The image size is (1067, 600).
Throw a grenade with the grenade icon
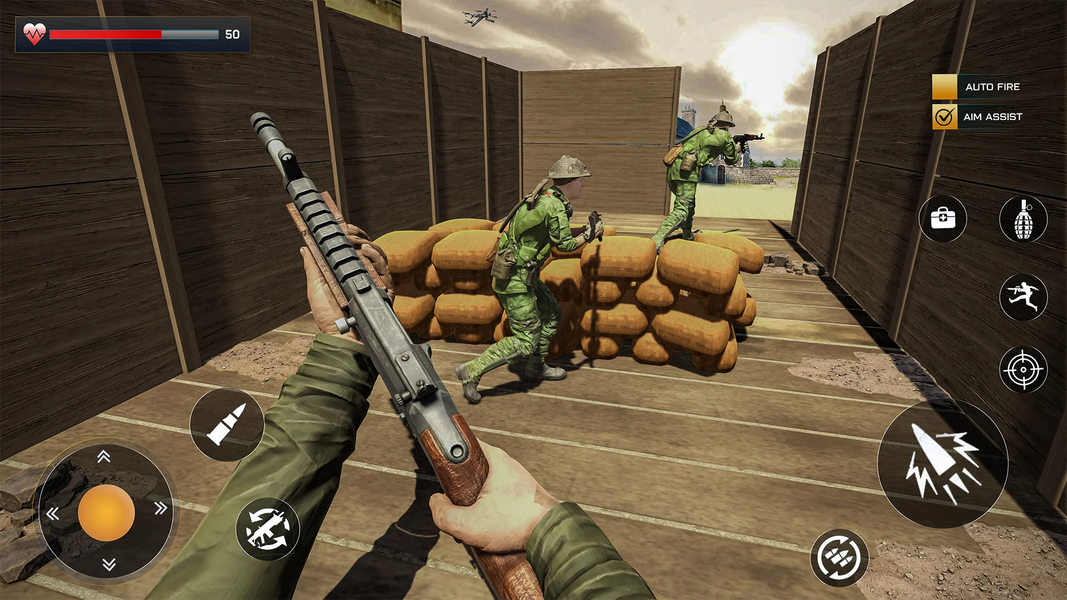[1023, 218]
